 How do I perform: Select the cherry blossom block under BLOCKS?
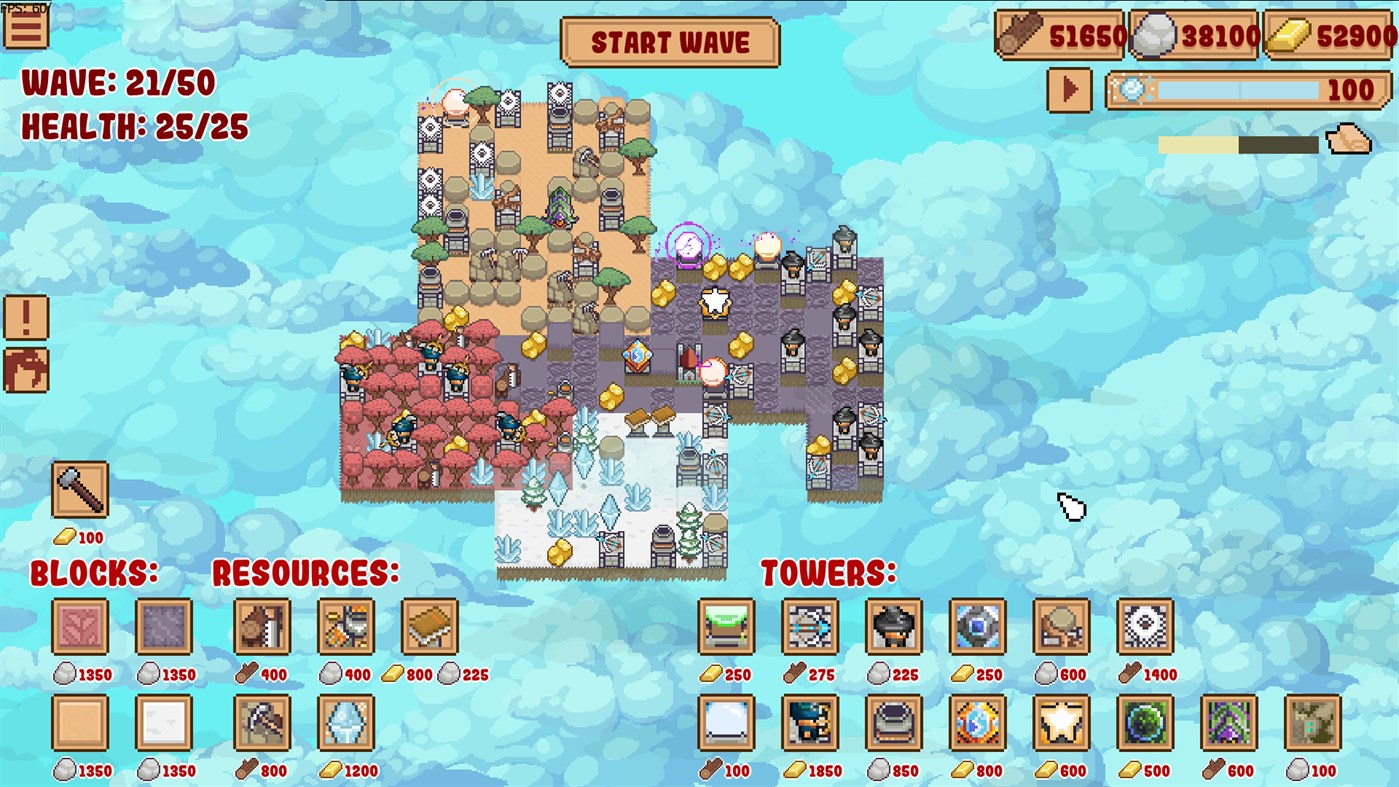point(80,628)
